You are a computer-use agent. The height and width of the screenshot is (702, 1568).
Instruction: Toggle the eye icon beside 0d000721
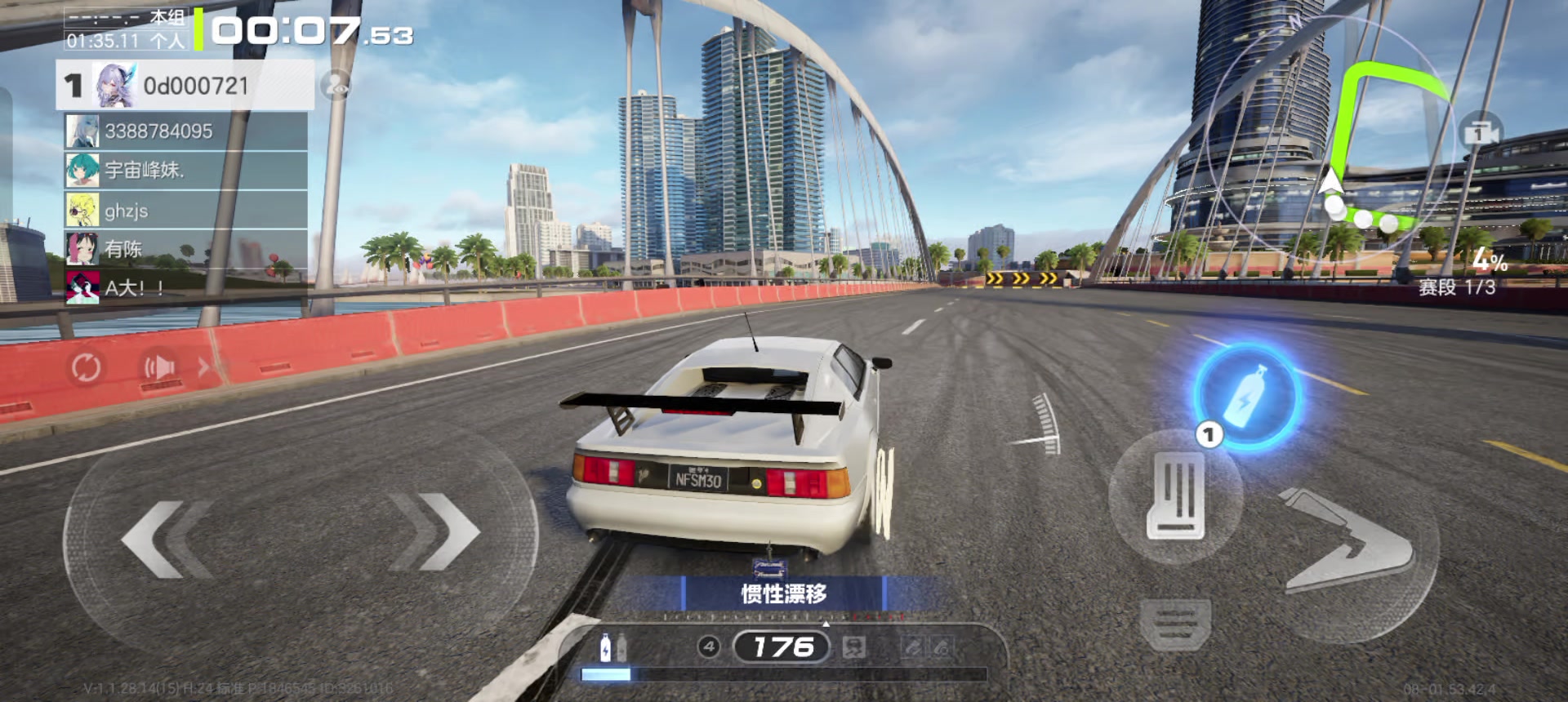[335, 85]
